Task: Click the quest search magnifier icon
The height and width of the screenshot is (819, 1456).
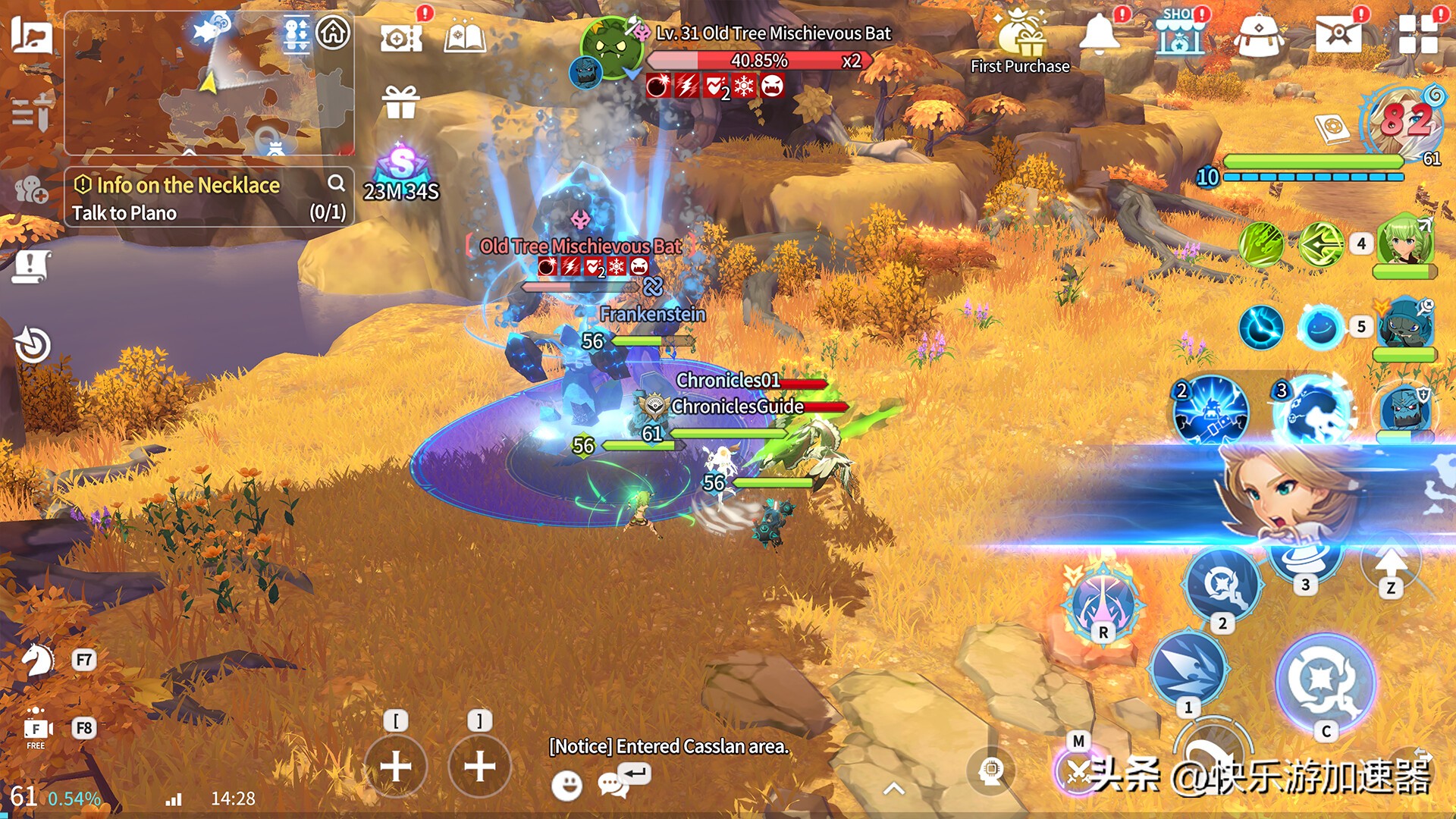Action: pyautogui.click(x=336, y=183)
